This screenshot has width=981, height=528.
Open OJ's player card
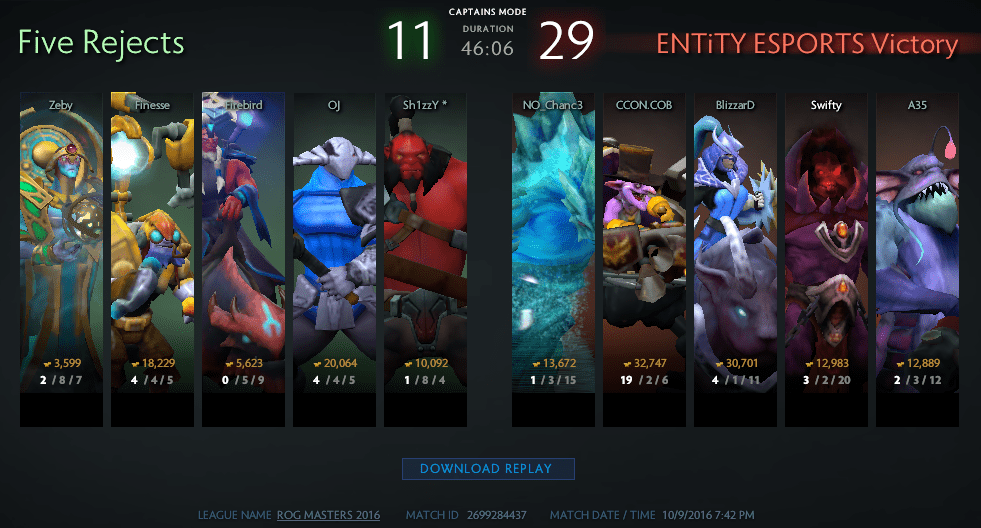click(x=334, y=240)
